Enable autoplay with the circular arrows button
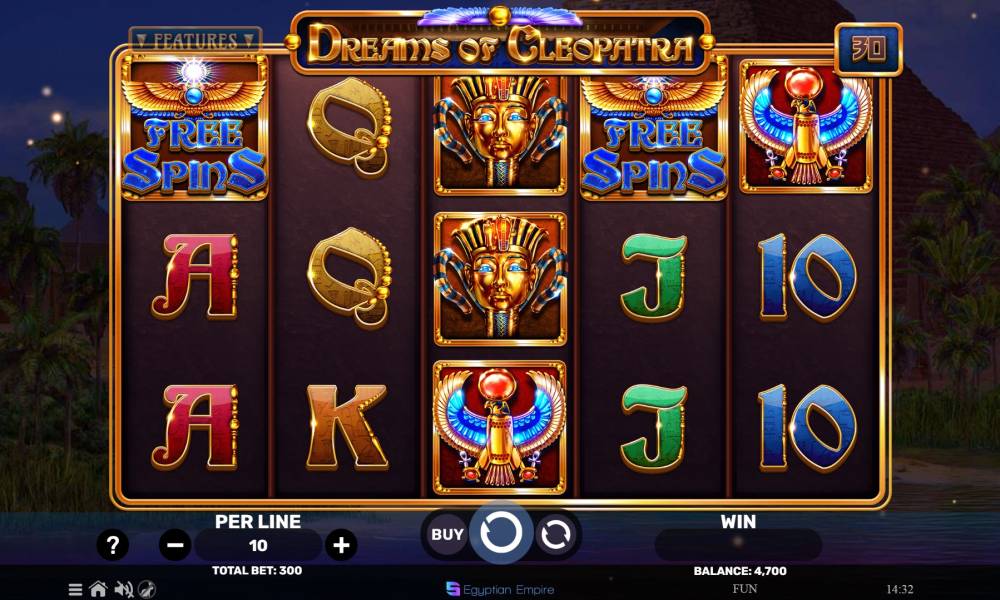Screen dimensions: 1000x600 coord(554,535)
